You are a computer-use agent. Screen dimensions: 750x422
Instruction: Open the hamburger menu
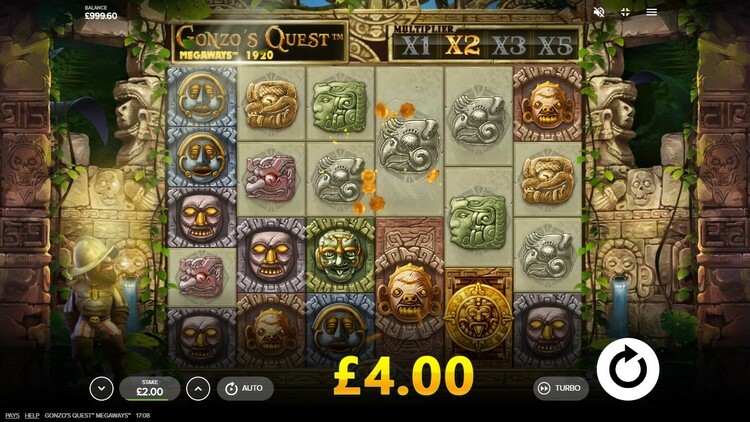[652, 12]
